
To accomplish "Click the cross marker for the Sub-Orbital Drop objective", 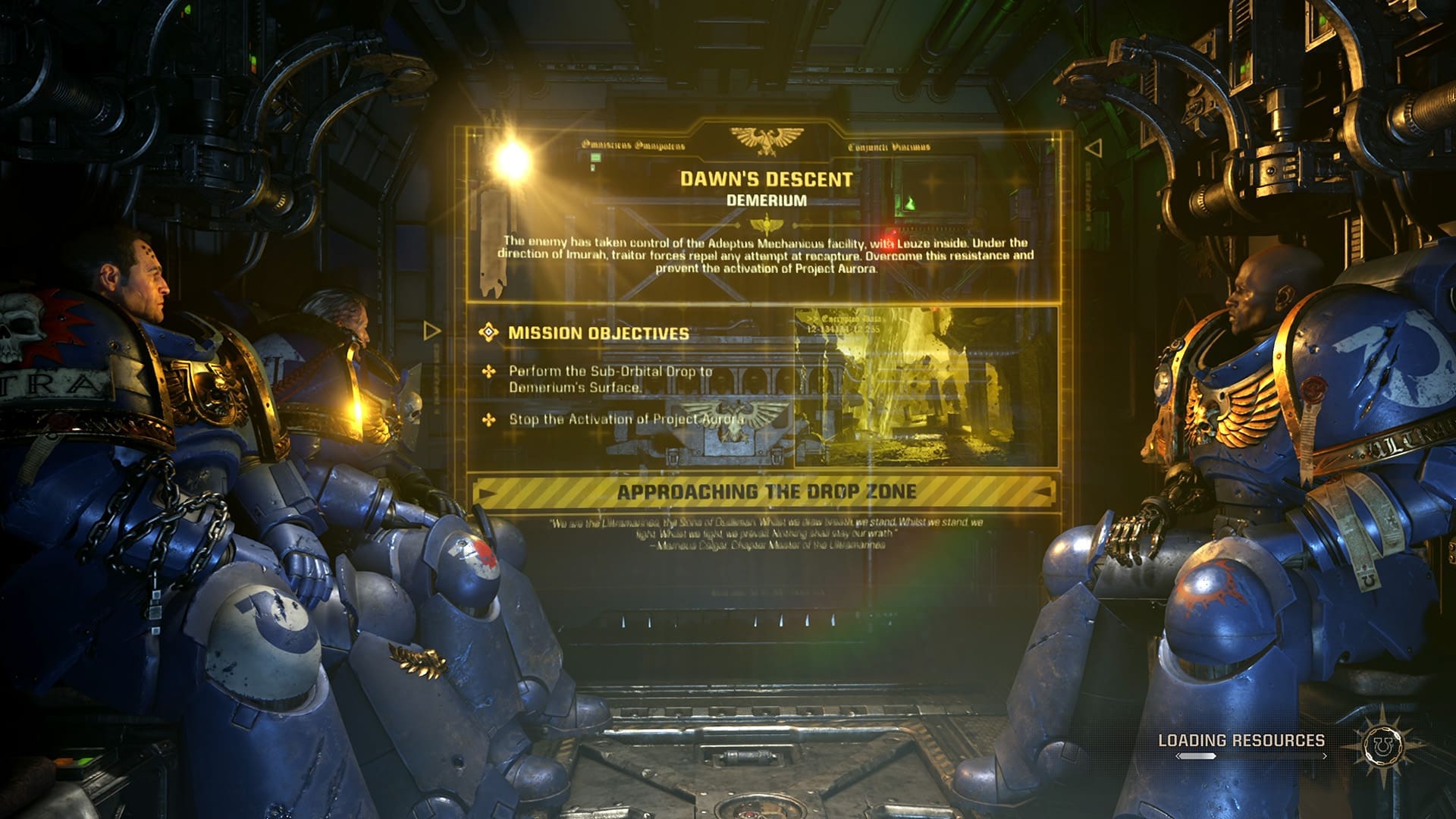I will click(489, 371).
